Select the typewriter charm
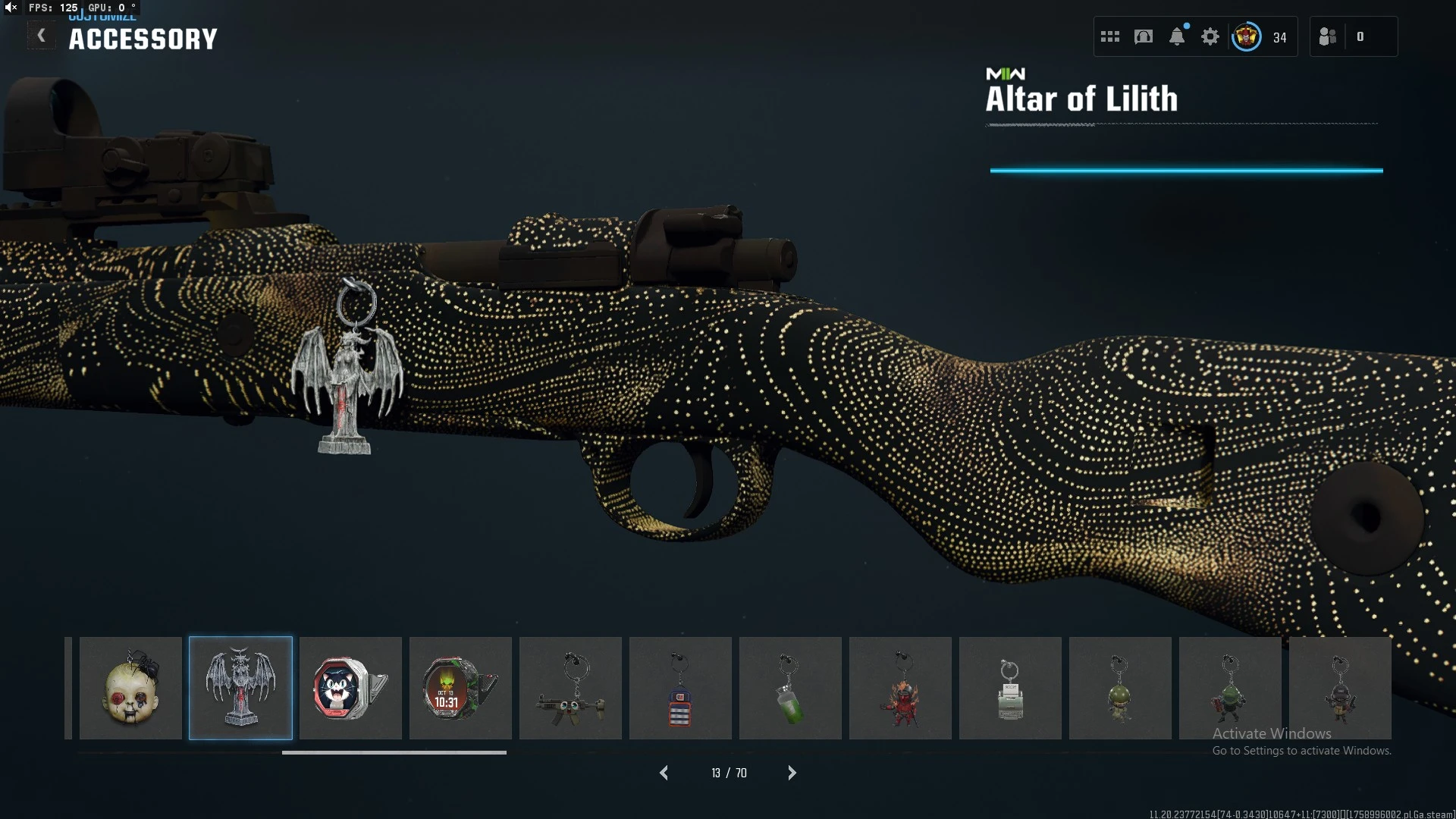This screenshot has height=819, width=1456. [1010, 688]
